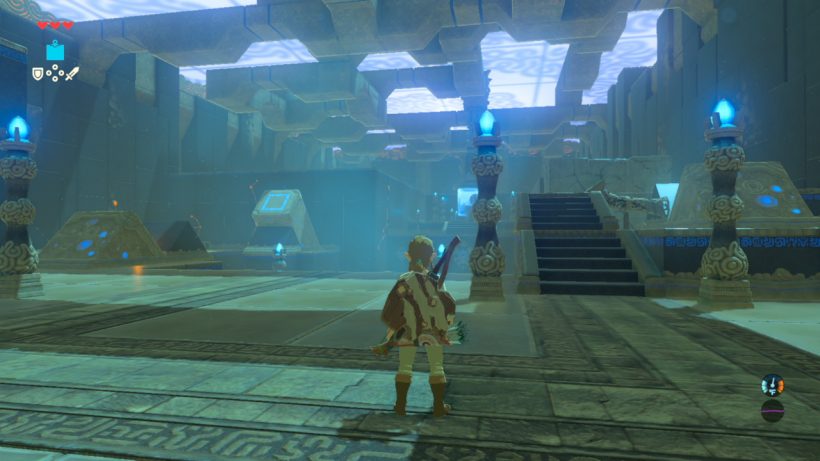Select the blue rune ability icon
Viewport: 820px width, 461px height.
pos(54,52)
